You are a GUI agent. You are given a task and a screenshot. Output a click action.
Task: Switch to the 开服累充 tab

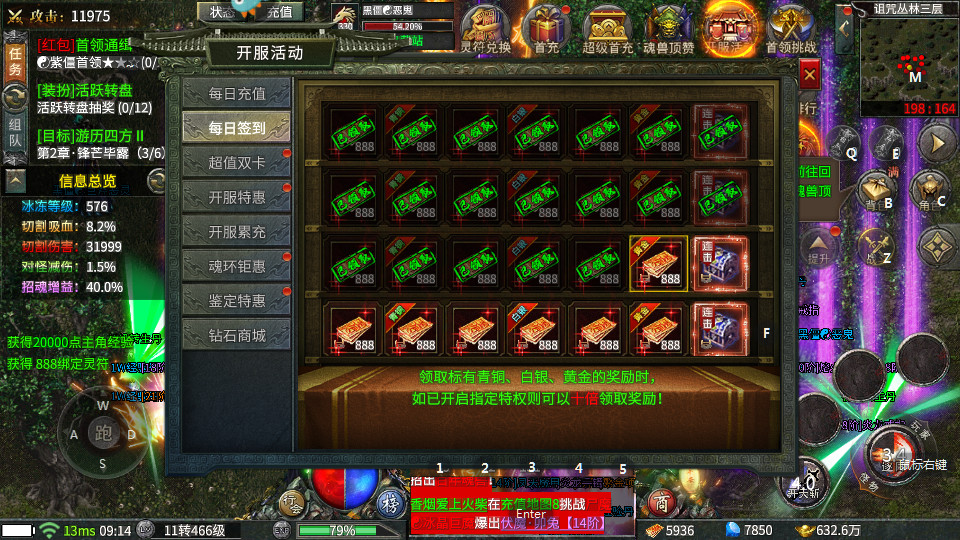pyautogui.click(x=237, y=232)
